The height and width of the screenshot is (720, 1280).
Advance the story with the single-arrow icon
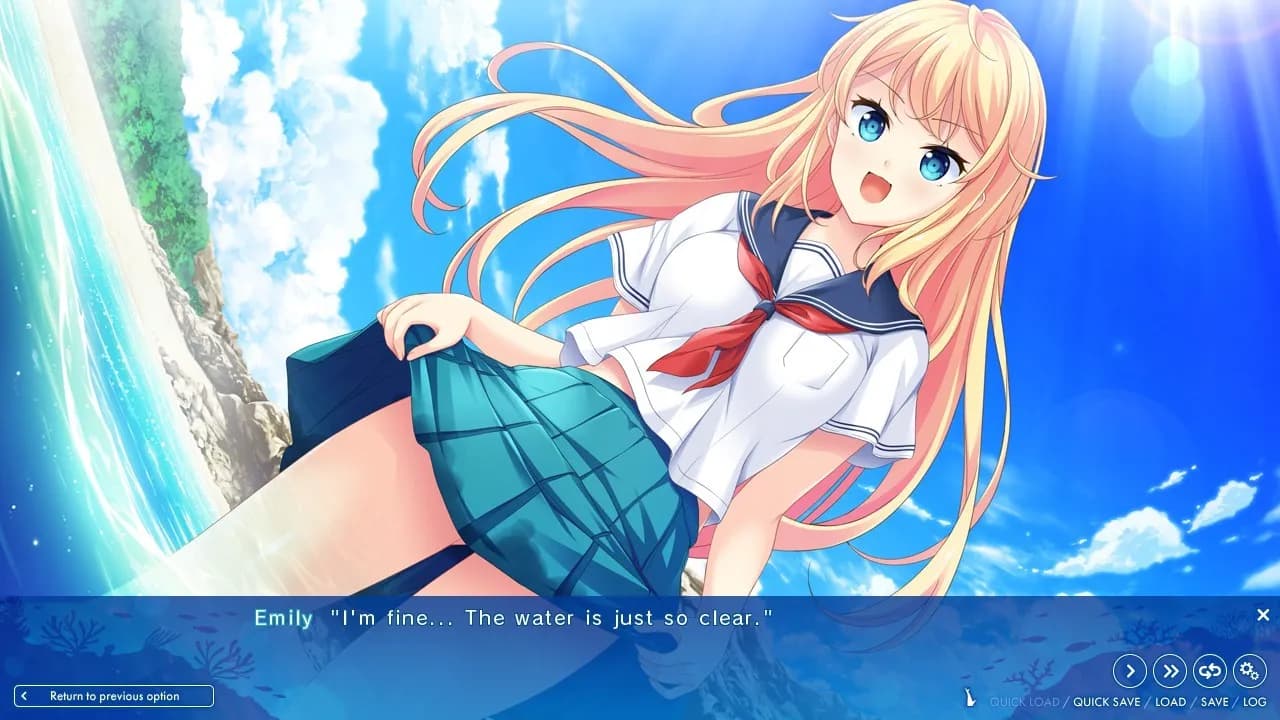click(x=1130, y=670)
